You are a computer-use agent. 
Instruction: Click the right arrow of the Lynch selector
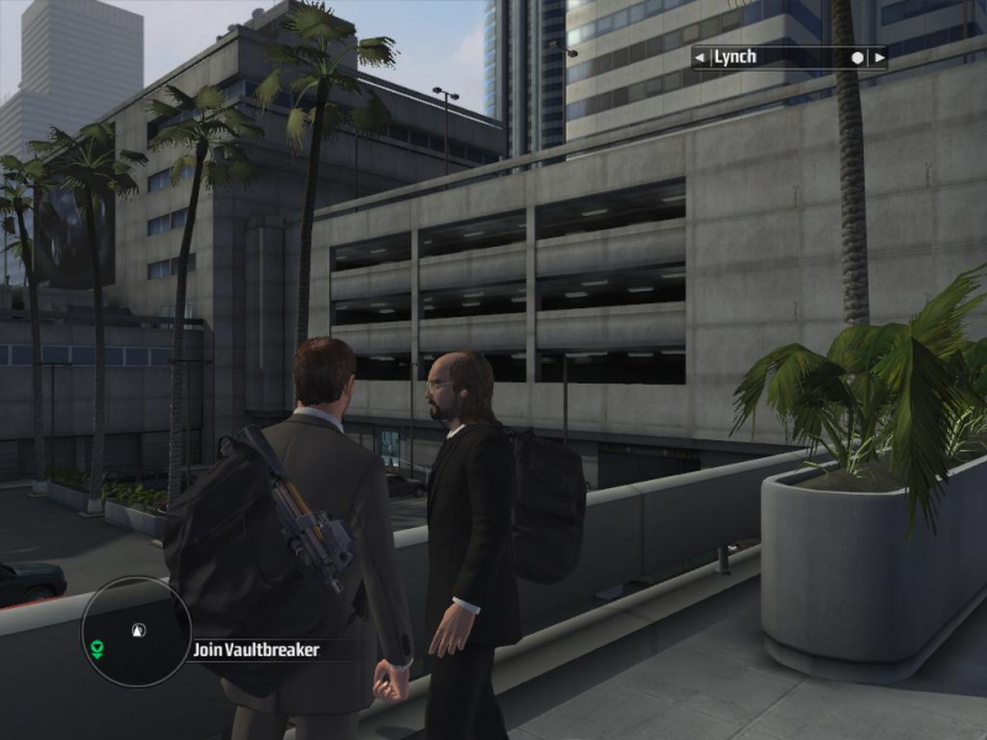point(879,58)
